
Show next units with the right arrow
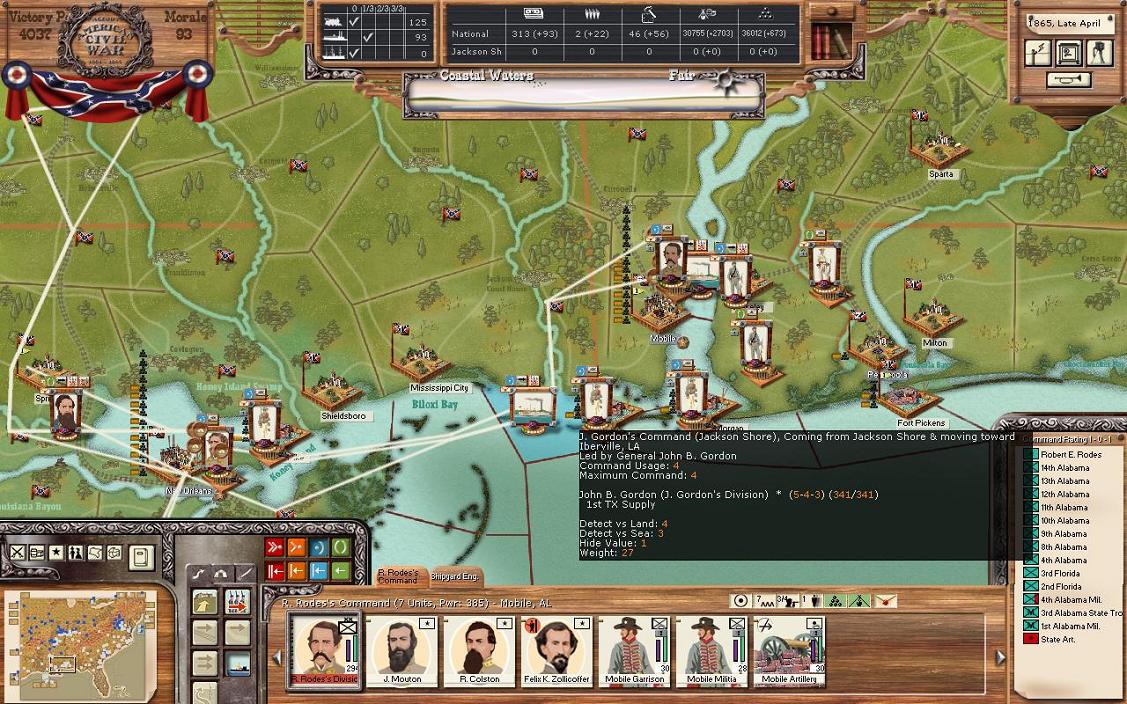click(1000, 657)
